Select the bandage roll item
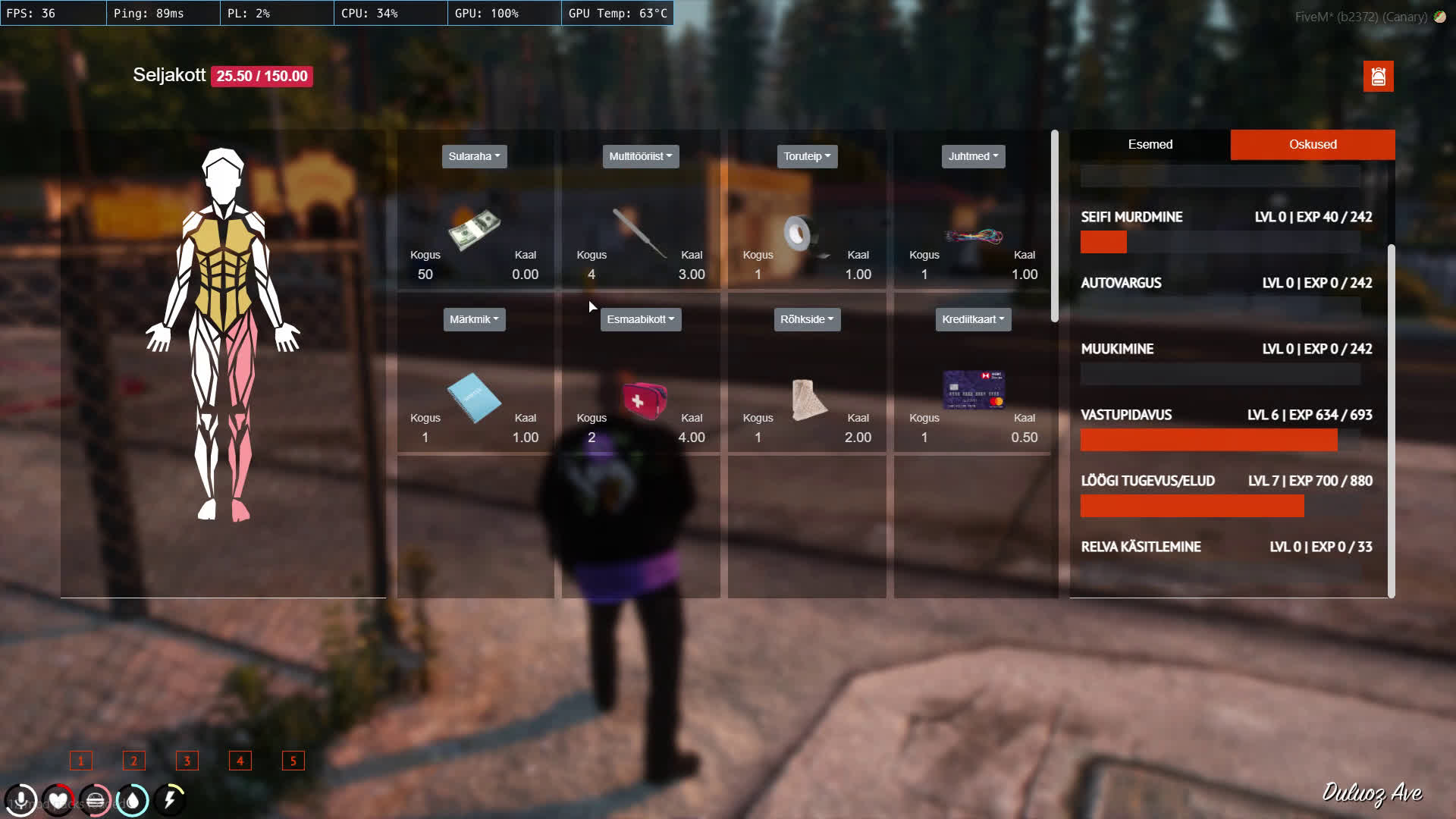 [x=807, y=399]
